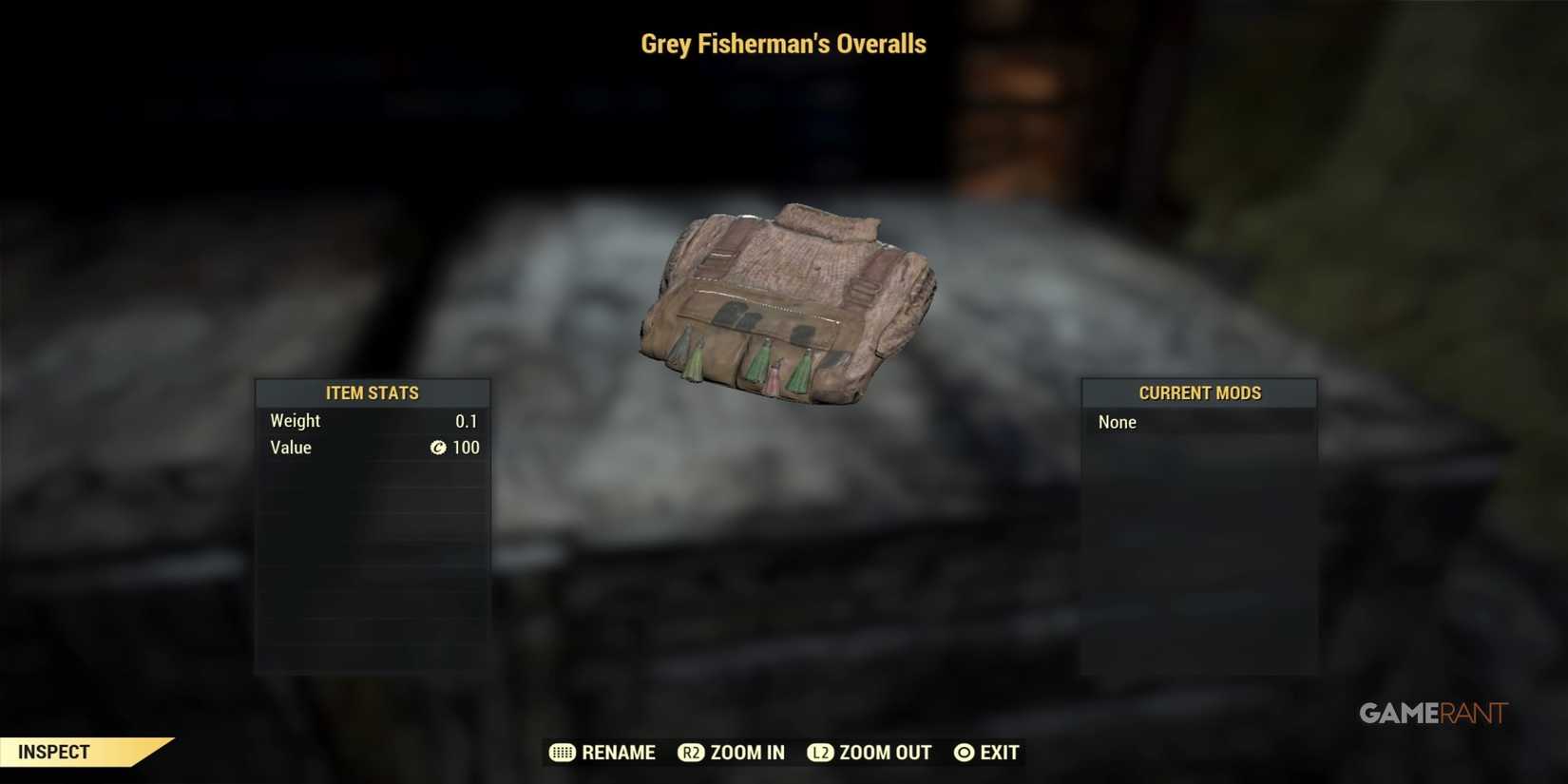The width and height of the screenshot is (1568, 784).
Task: Open the RENAME menu option
Action: tap(618, 752)
